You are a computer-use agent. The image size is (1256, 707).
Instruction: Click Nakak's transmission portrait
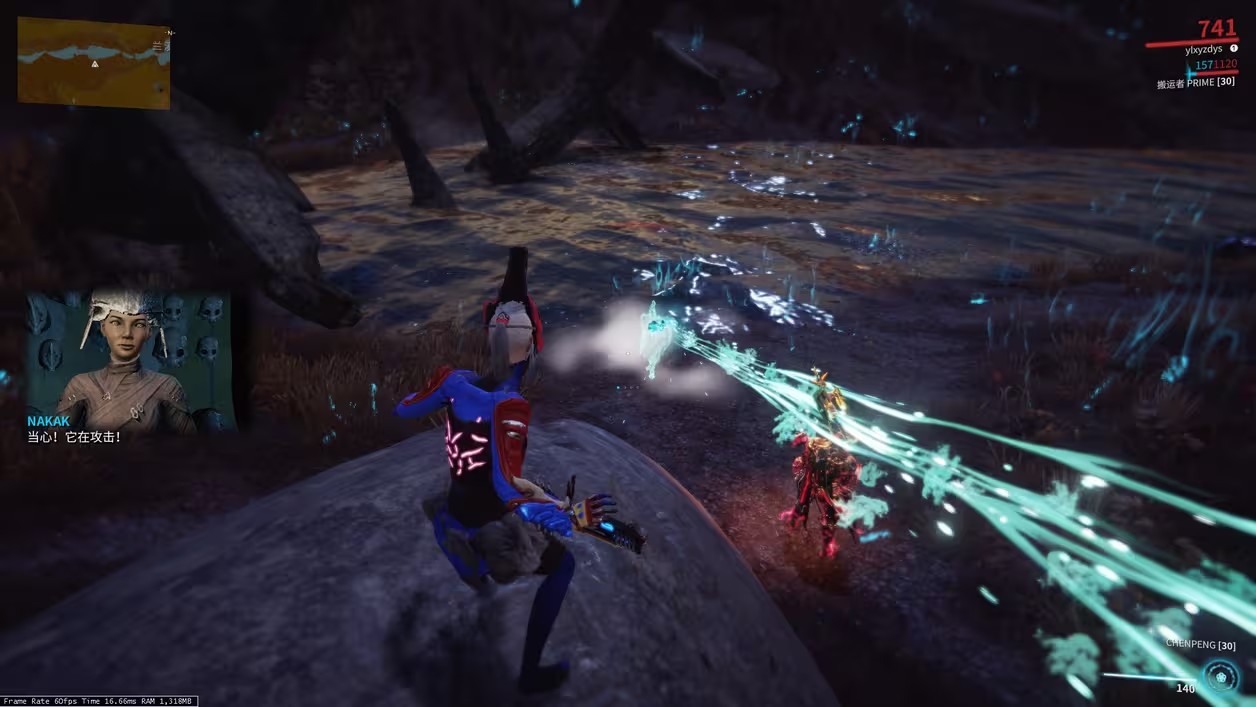tap(130, 361)
